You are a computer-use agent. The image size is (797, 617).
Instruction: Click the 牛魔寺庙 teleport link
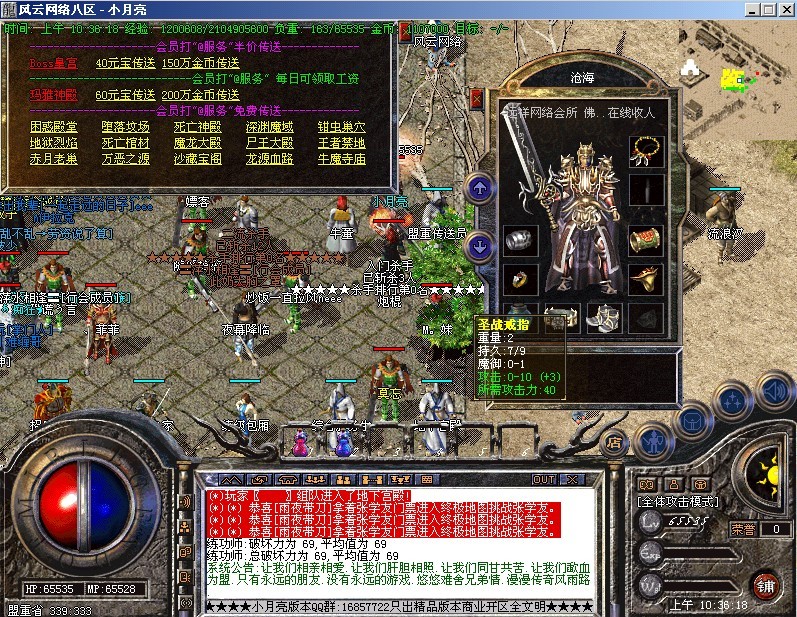tap(341, 159)
